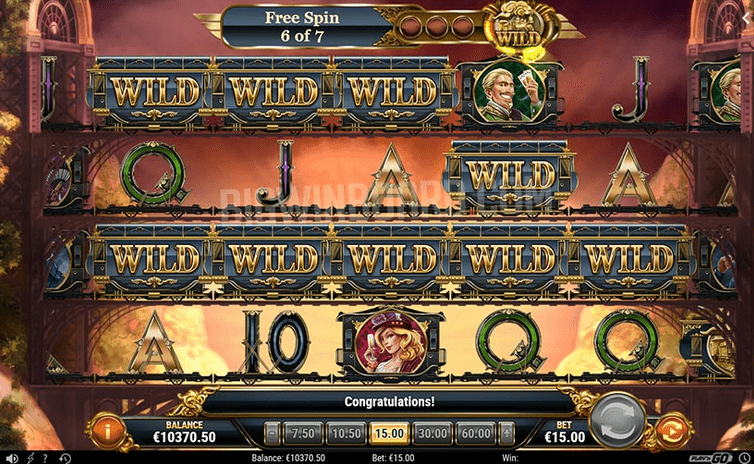
Task: Open the game history clock icon
Action: pos(65,458)
